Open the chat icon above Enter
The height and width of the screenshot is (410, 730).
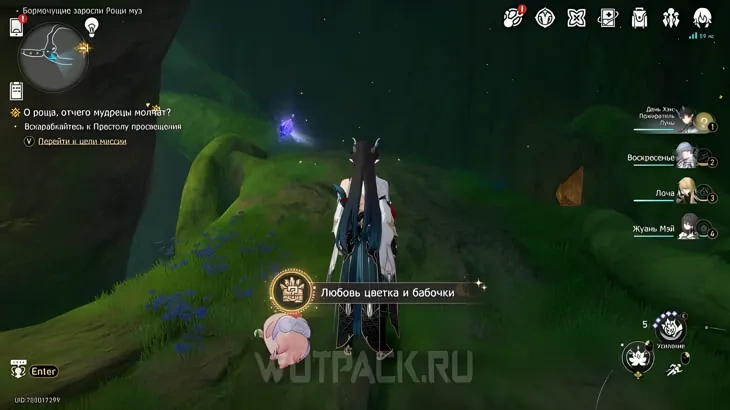17,368
